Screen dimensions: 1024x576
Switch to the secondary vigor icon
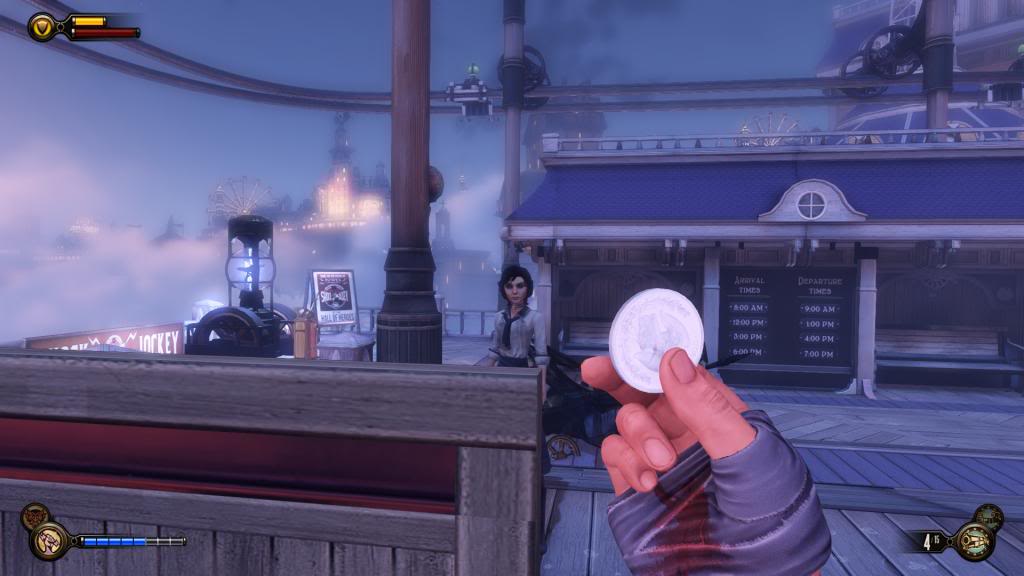pos(33,516)
